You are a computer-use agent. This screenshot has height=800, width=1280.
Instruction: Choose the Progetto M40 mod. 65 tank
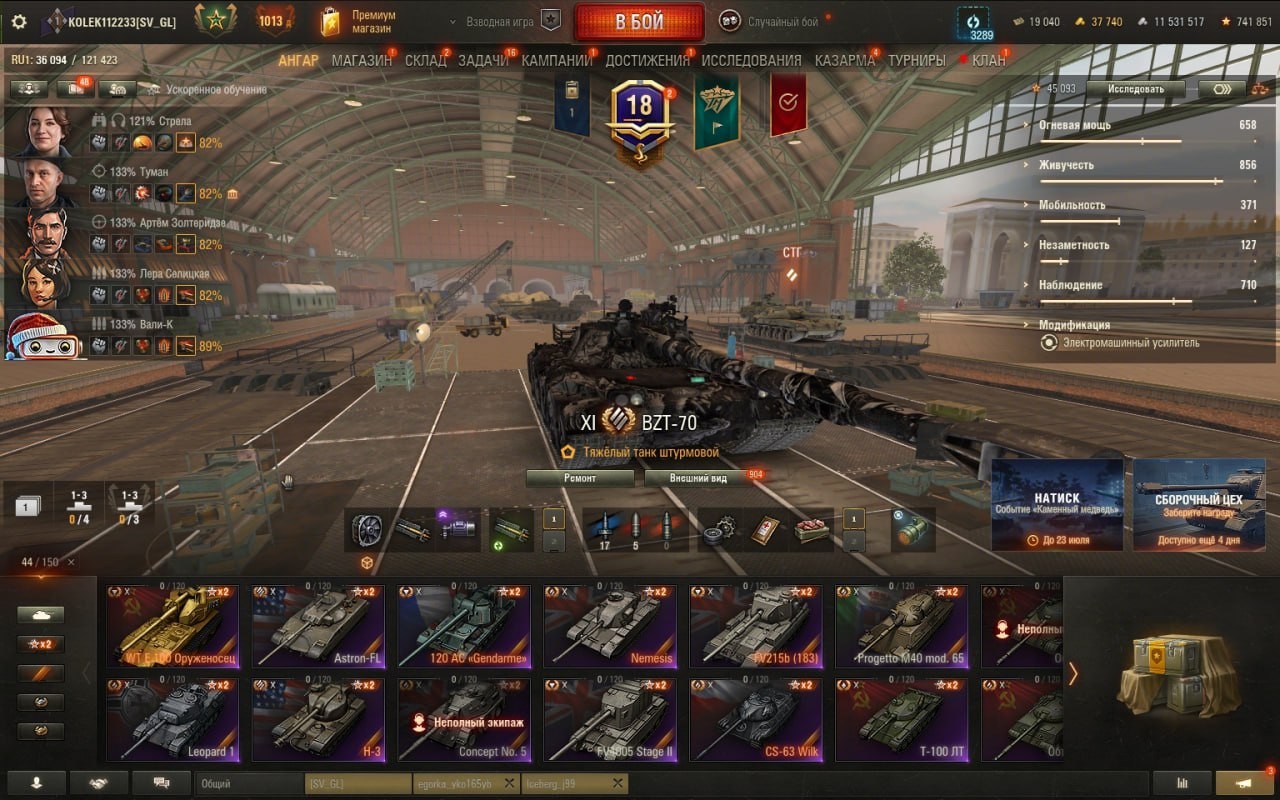click(902, 627)
